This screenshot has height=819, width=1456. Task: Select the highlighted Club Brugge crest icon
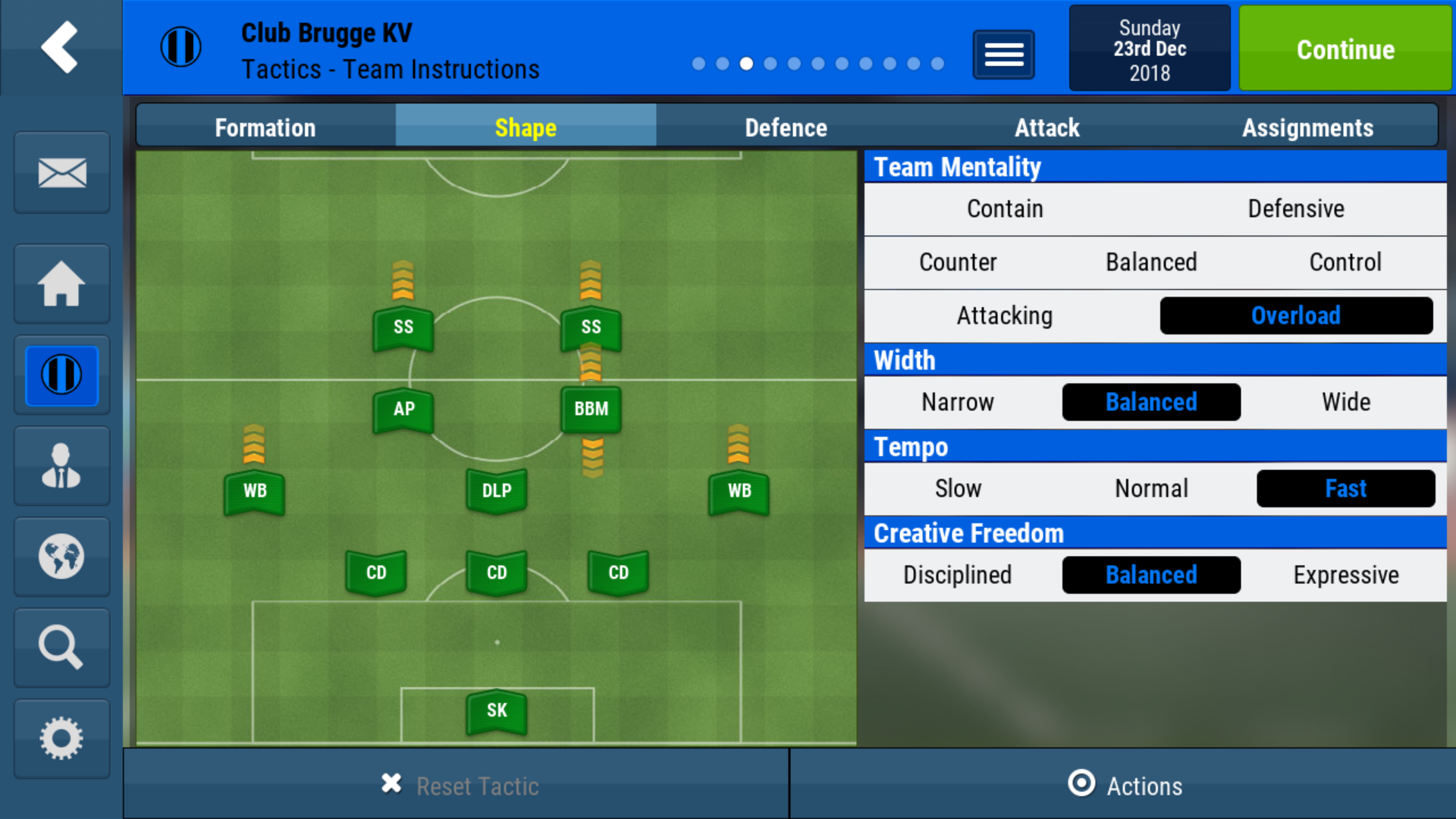click(61, 375)
